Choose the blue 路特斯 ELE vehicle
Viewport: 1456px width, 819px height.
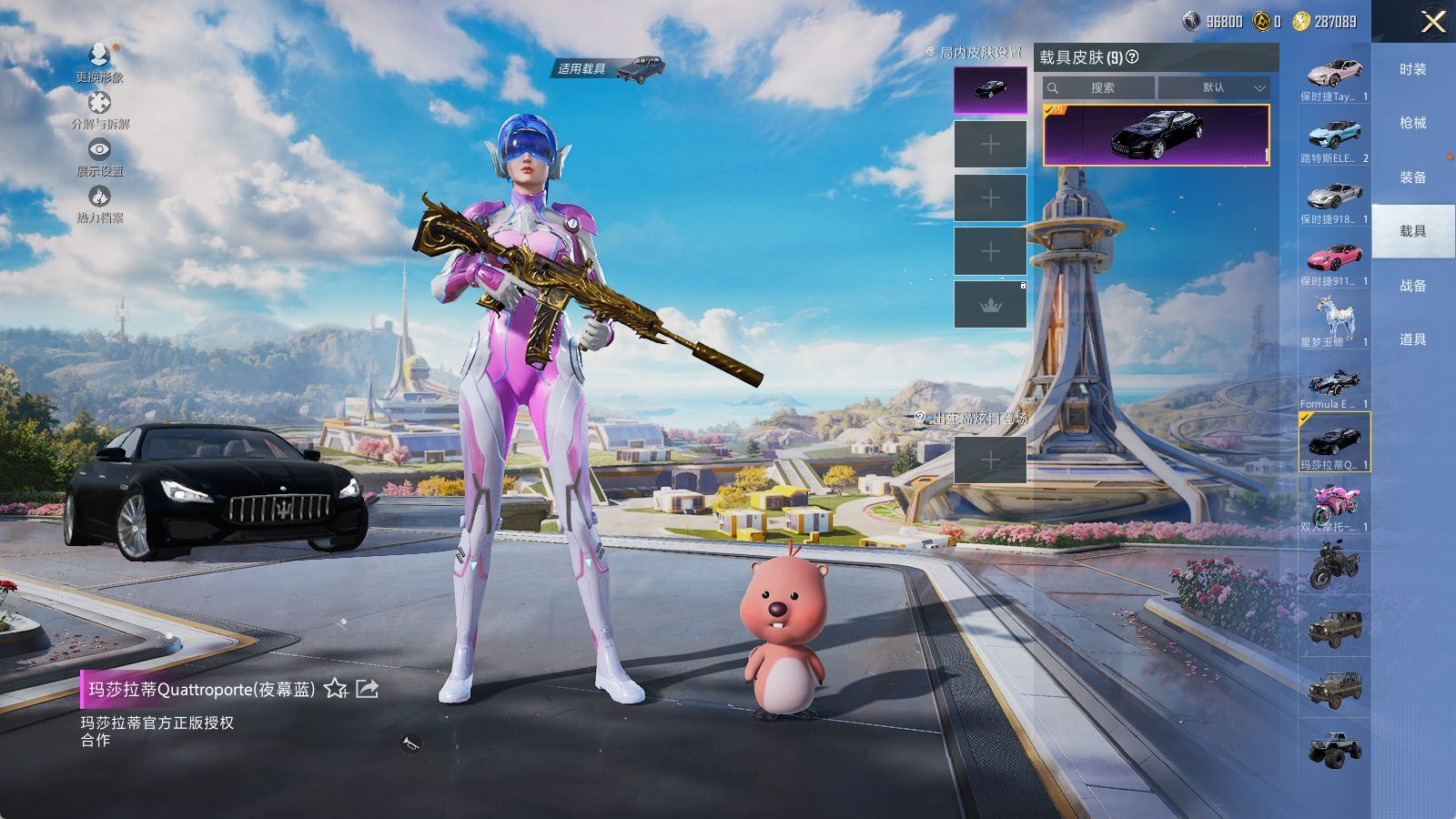1334,135
